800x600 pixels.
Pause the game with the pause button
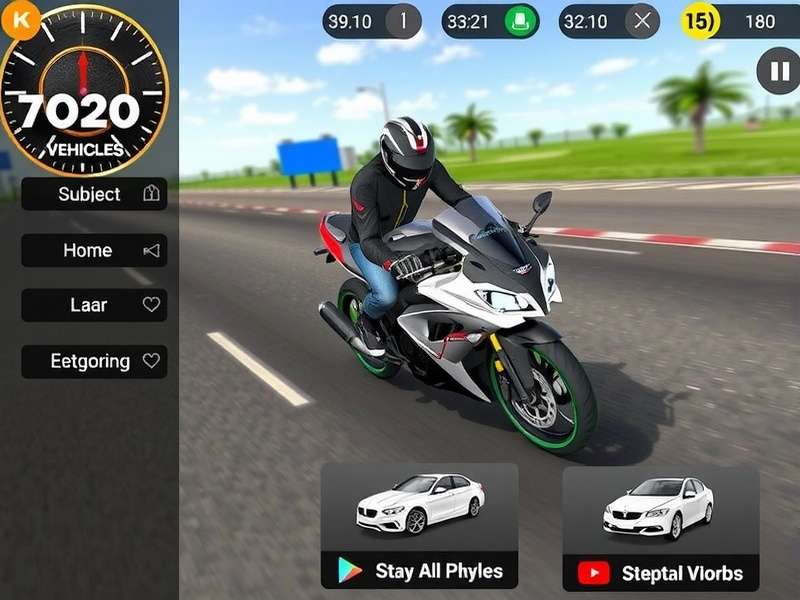[778, 71]
